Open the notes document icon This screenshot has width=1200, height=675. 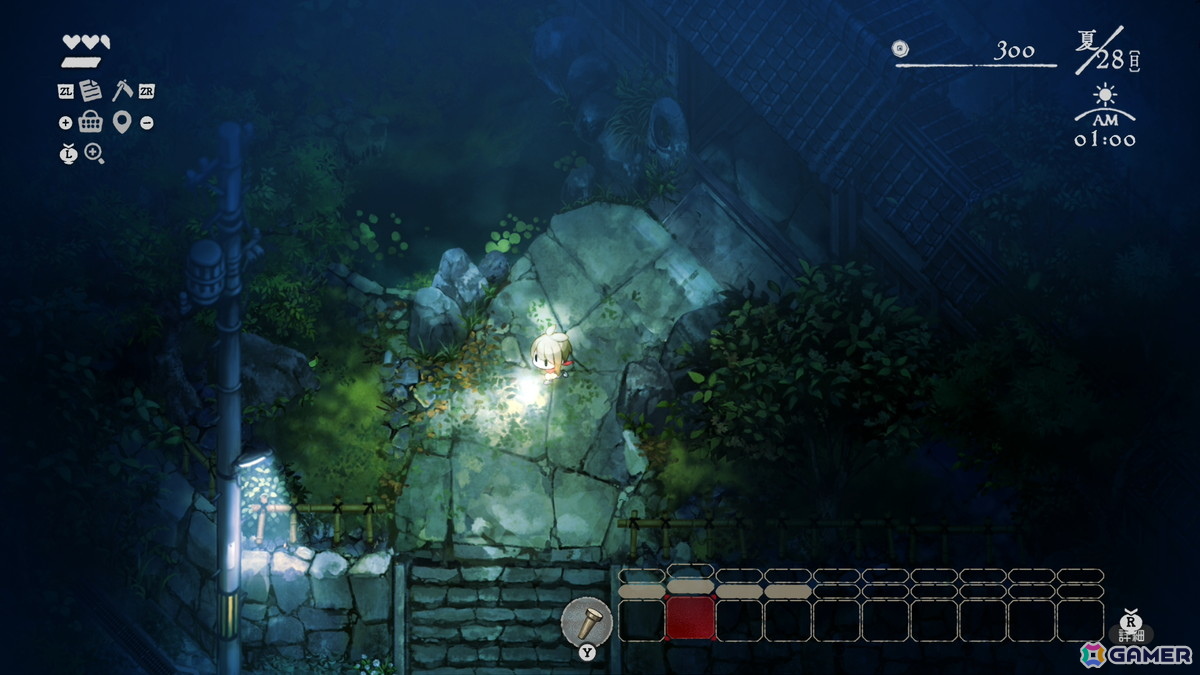pos(91,91)
